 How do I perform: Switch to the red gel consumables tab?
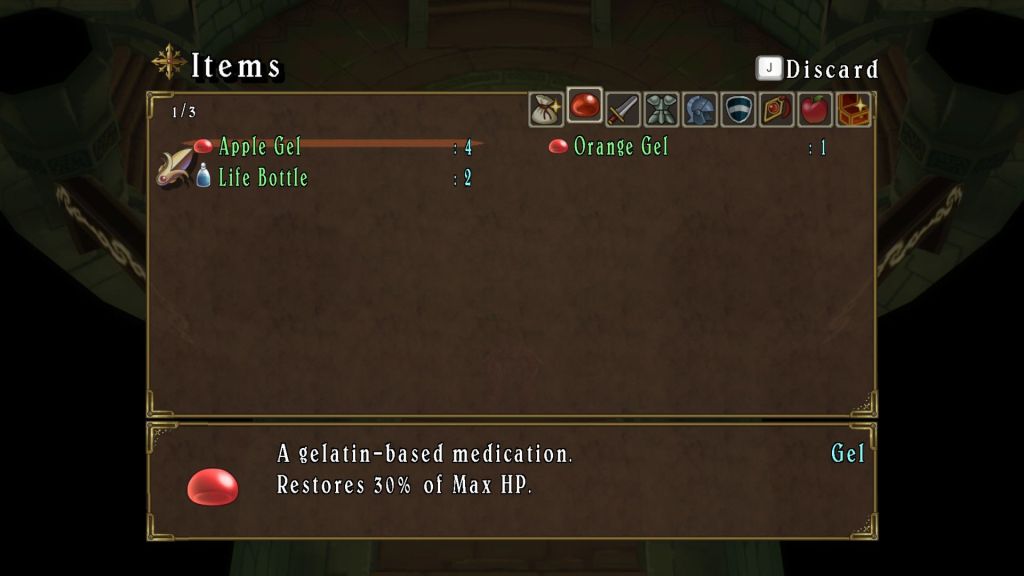coord(584,106)
